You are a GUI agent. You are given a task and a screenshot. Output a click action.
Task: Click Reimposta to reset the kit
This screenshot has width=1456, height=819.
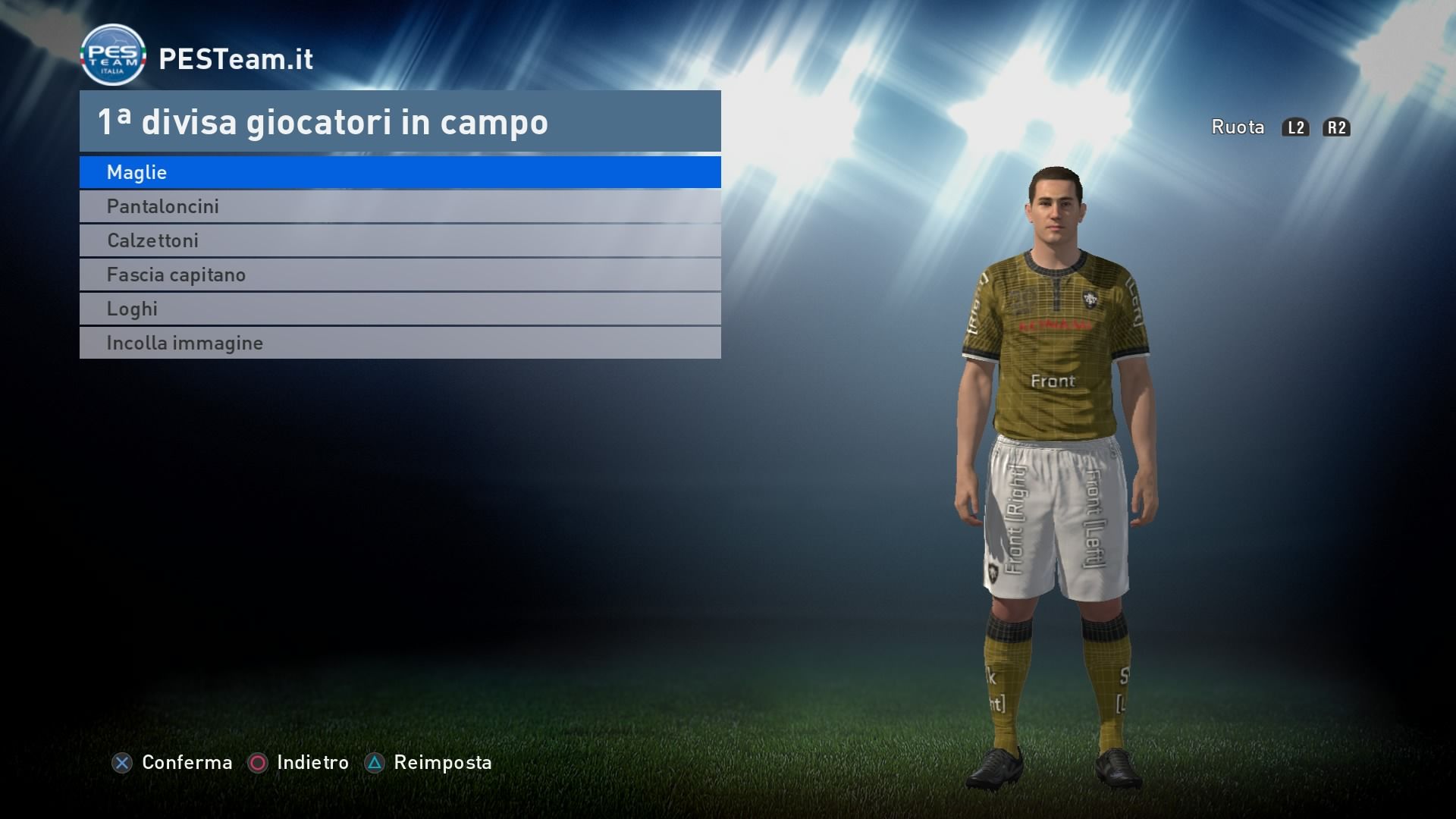click(441, 763)
